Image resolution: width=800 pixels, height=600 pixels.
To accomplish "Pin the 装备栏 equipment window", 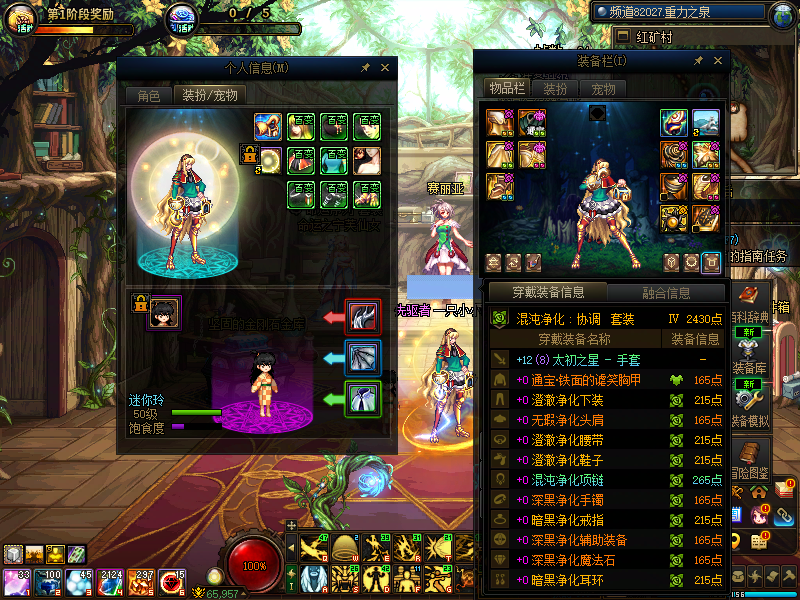I will click(x=698, y=61).
